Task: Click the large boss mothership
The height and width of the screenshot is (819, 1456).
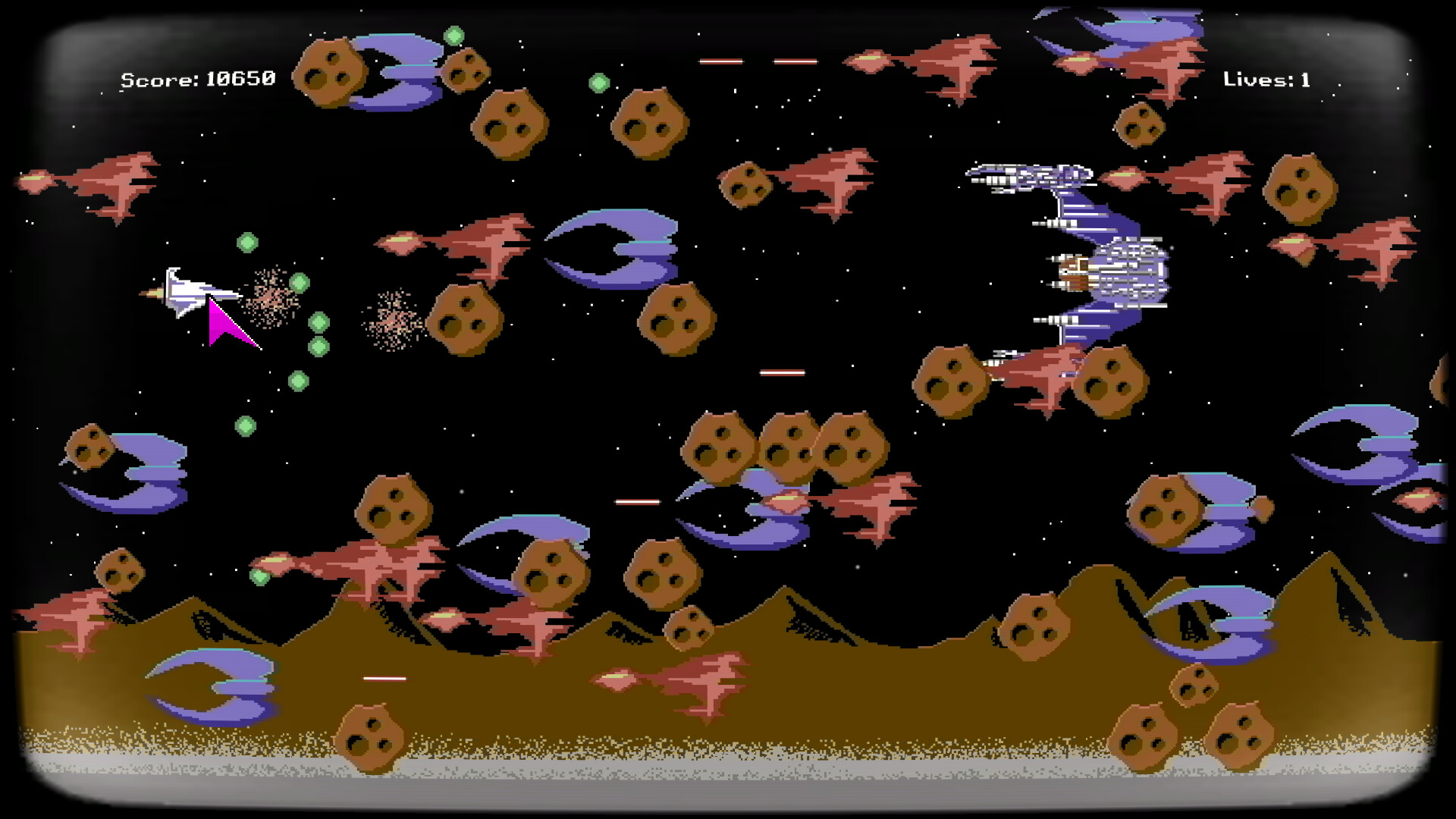Action: tap(1077, 258)
